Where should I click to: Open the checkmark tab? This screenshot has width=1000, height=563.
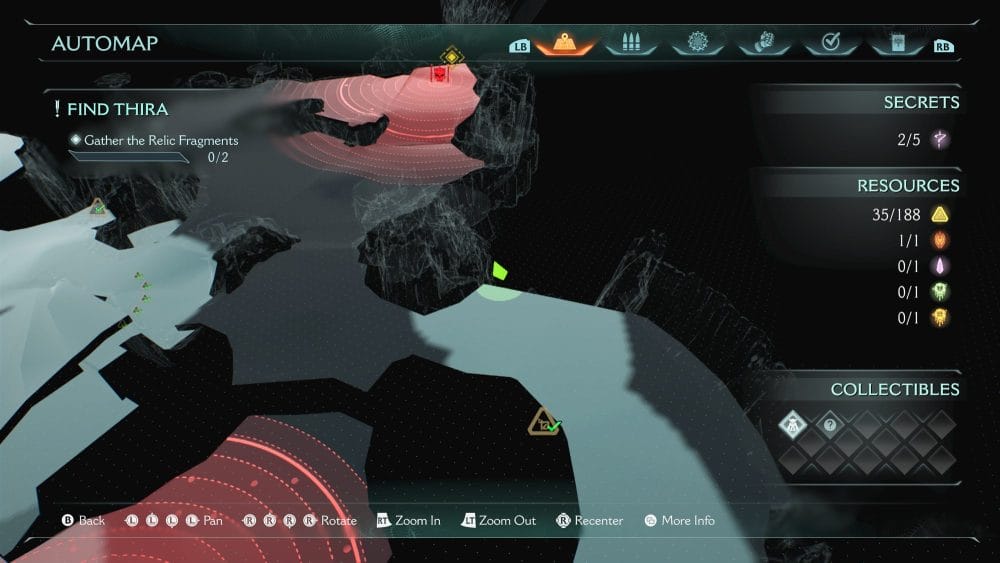point(829,43)
